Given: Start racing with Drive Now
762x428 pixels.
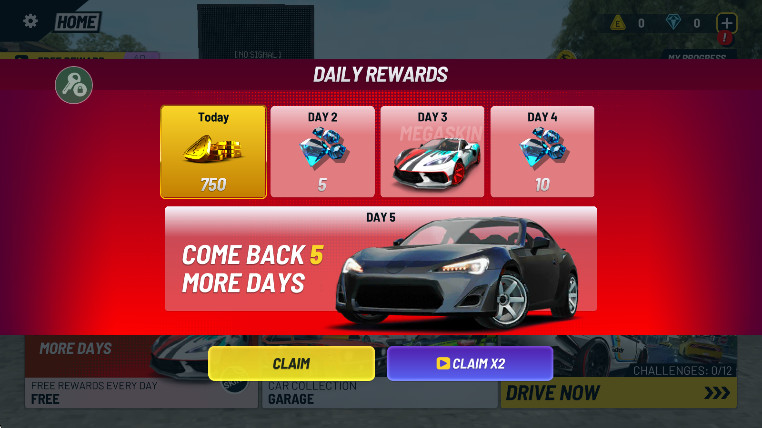Looking at the screenshot, I should pyautogui.click(x=618, y=393).
